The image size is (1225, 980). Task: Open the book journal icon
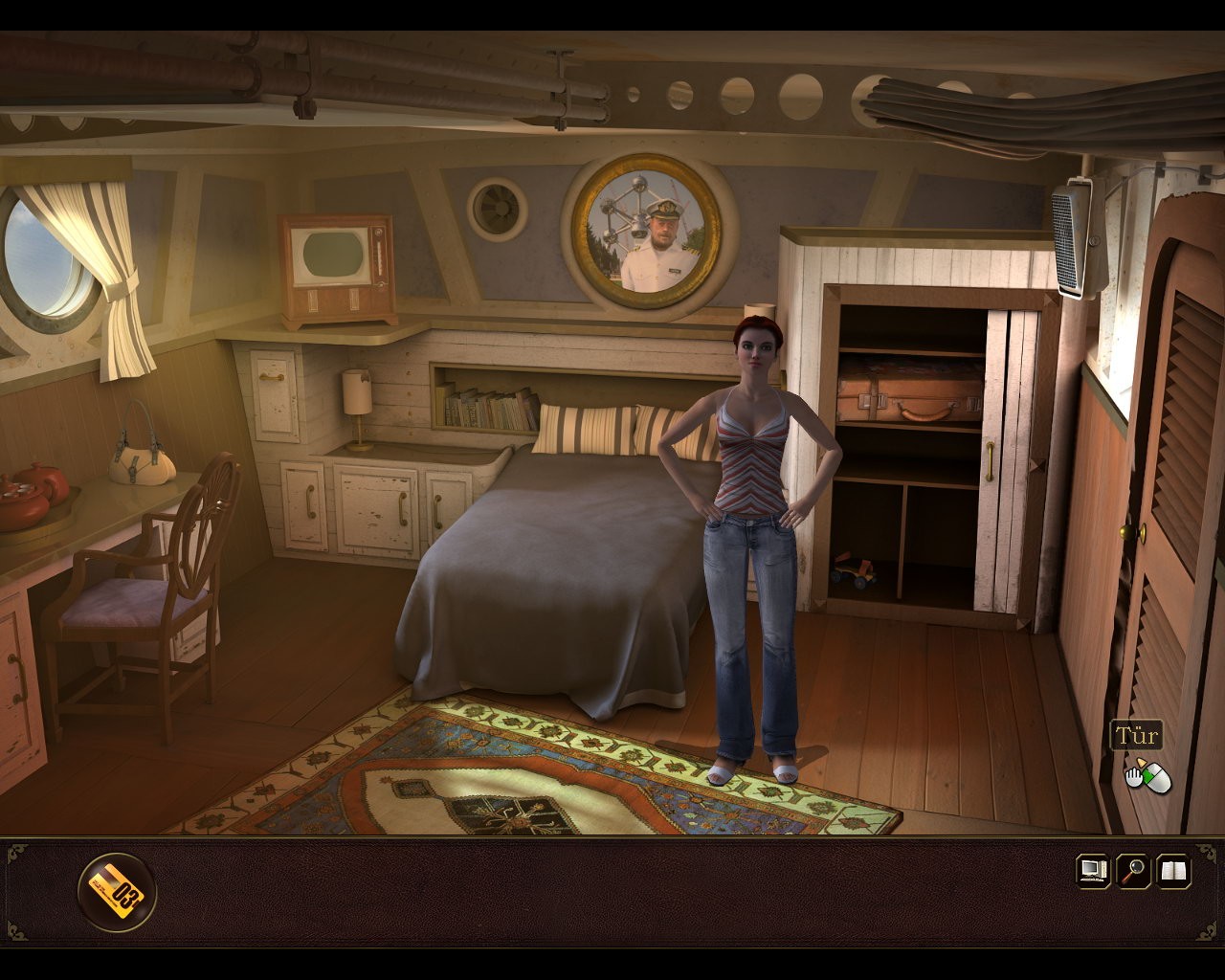click(x=1174, y=871)
